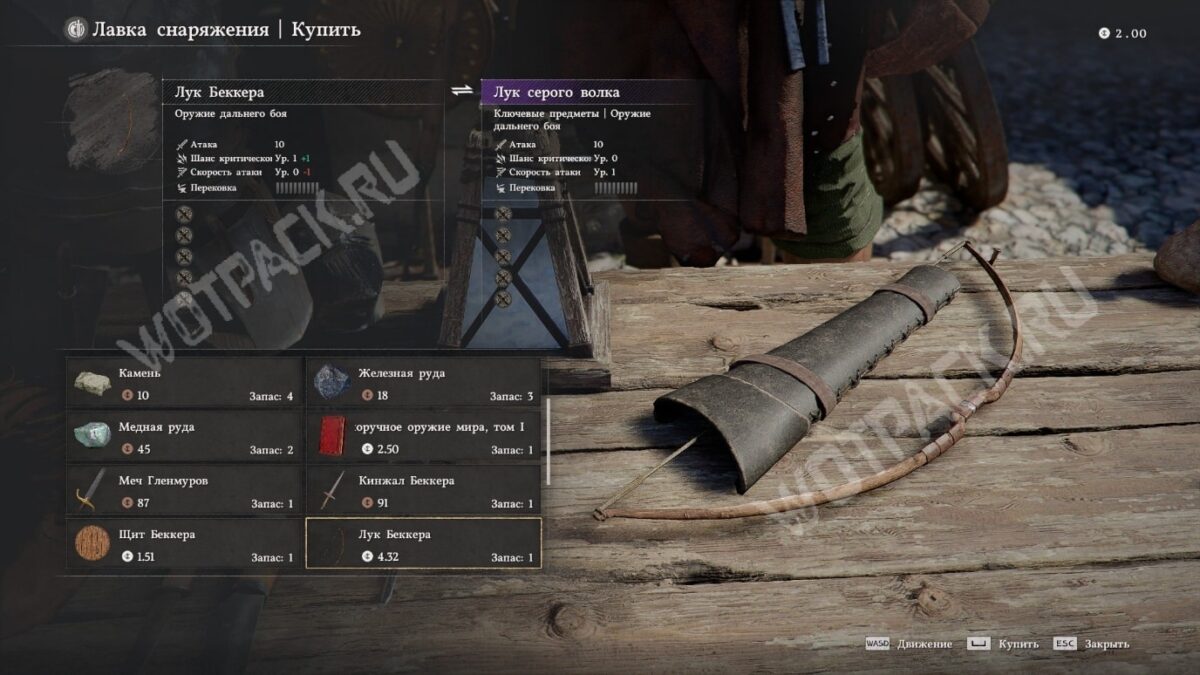
Task: Select the Камень item in the shop
Action: [x=184, y=383]
